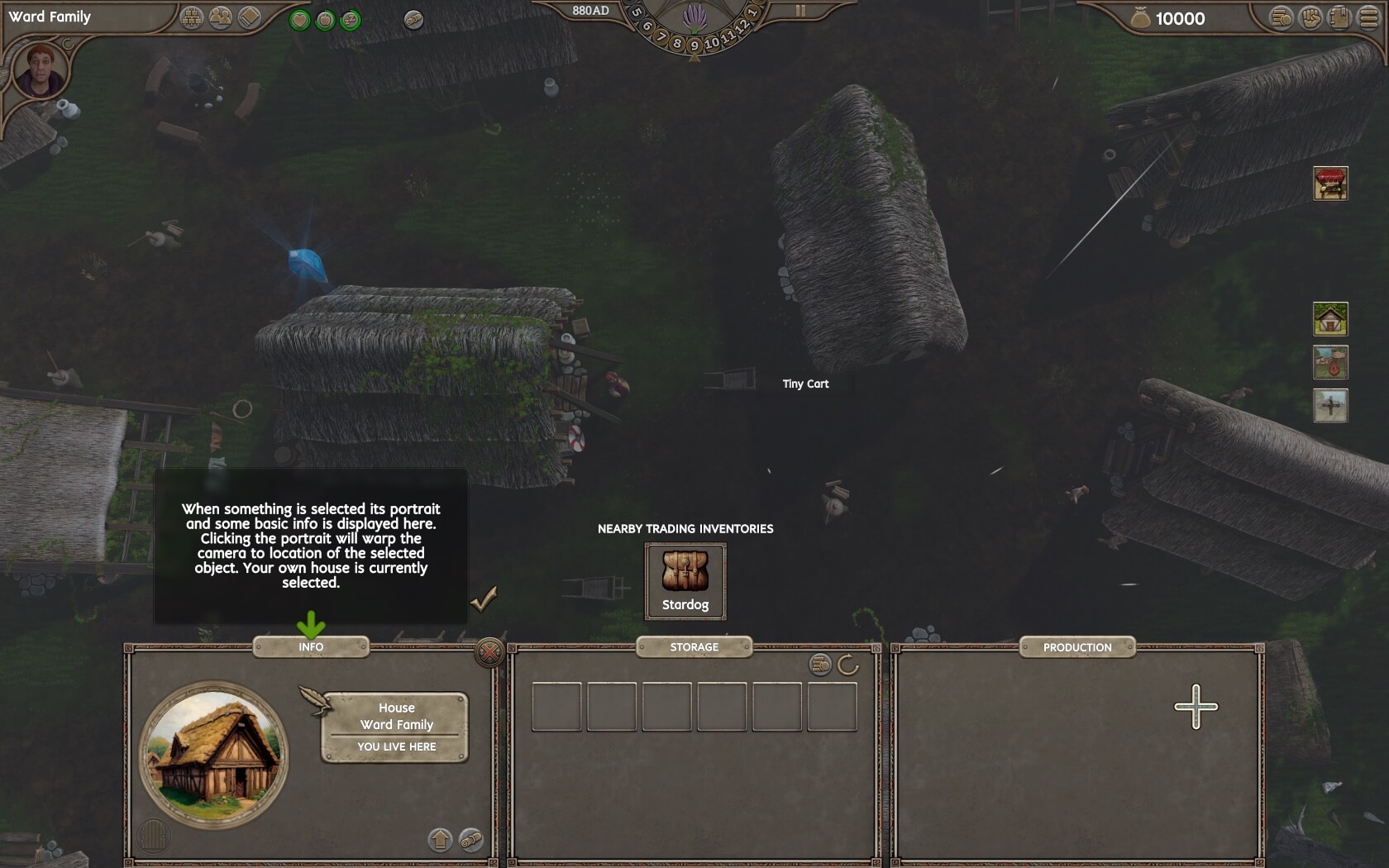
Task: Select the Stardog trading inventory
Action: 685,581
